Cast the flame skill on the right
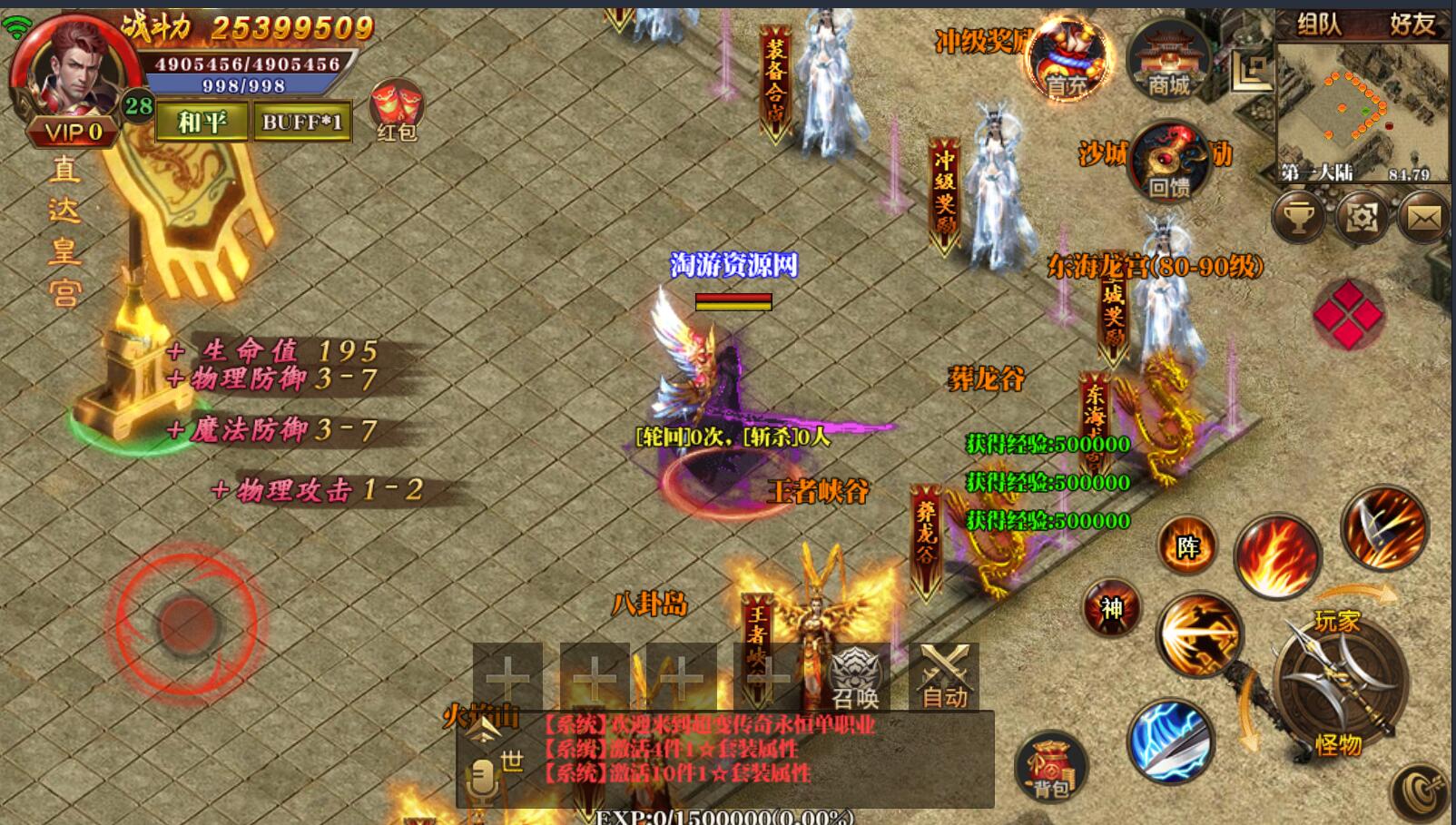This screenshot has height=825, width=1456. point(1276,556)
